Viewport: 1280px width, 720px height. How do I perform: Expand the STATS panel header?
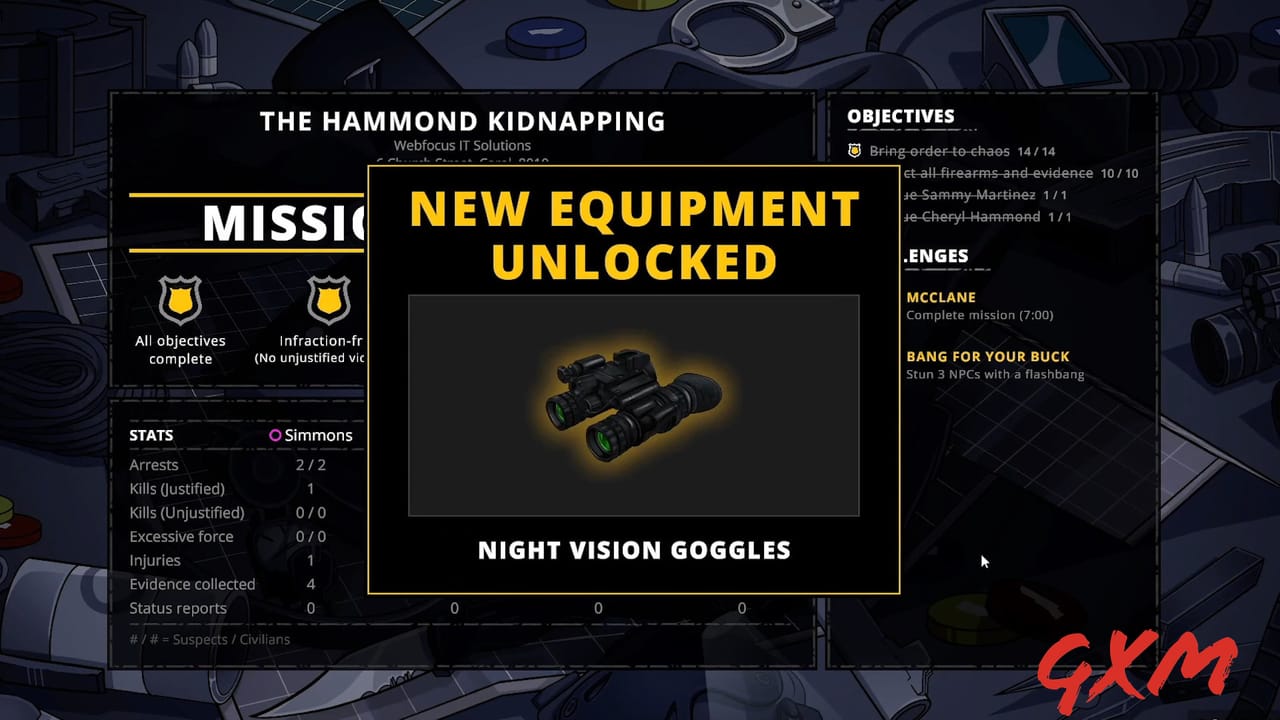(x=151, y=435)
